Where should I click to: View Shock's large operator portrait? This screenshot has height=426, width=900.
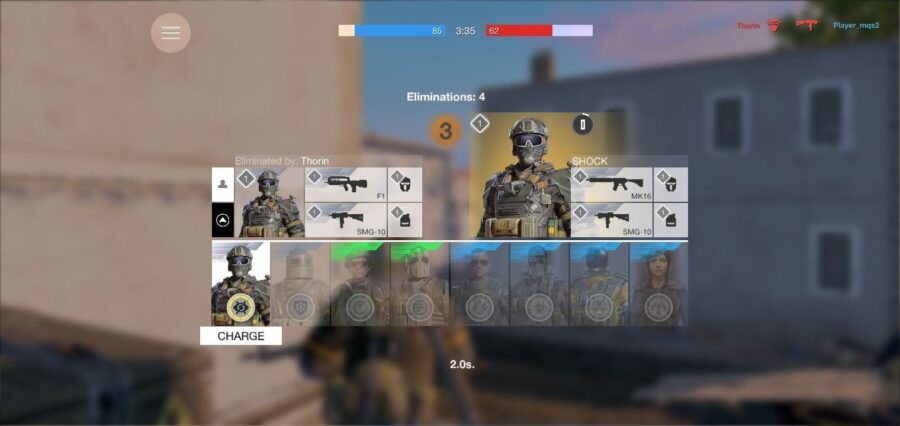click(519, 180)
